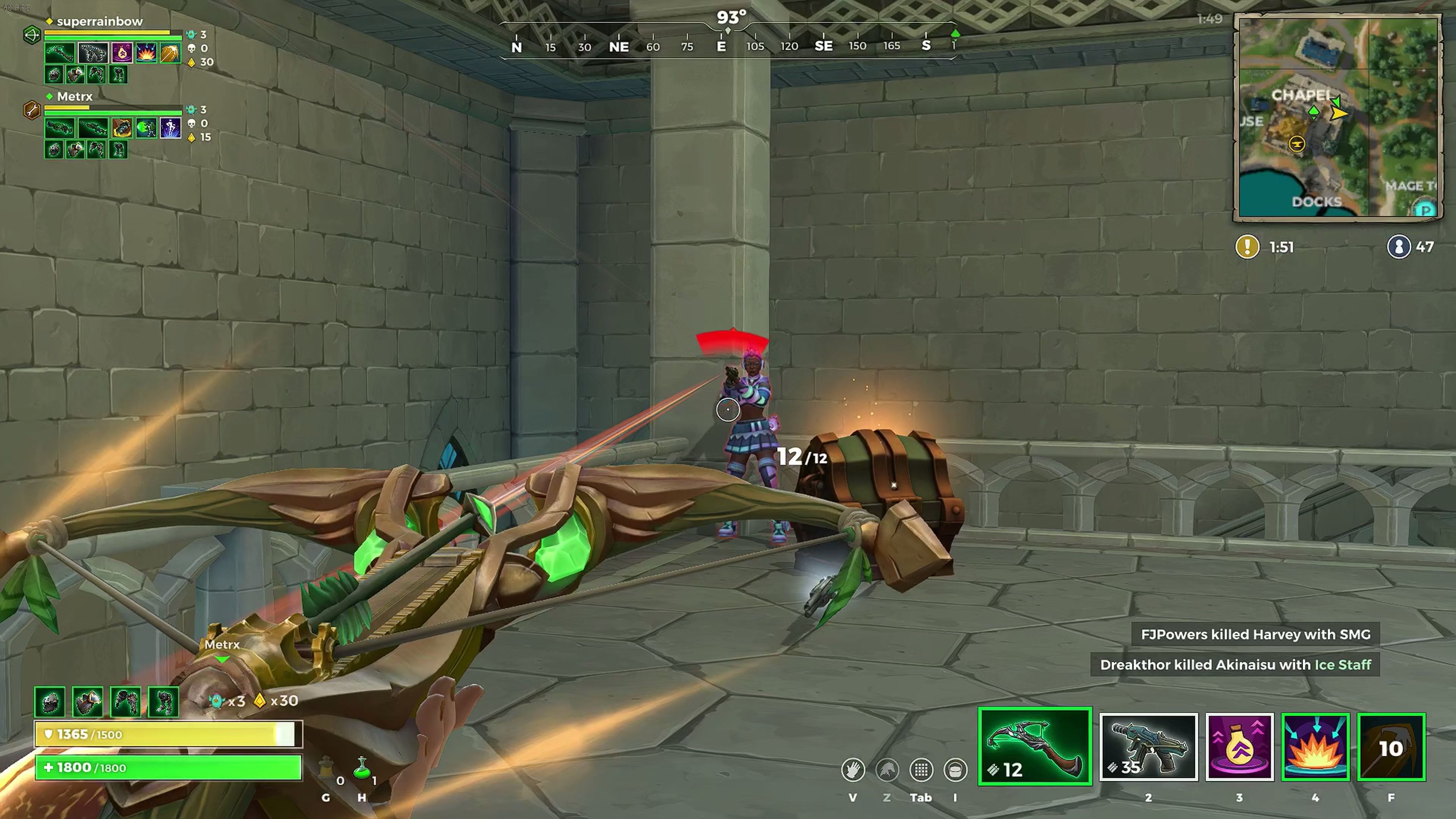Select superrainbow's name in the squad list
Image resolution: width=1456 pixels, height=819 pixels.
click(x=99, y=22)
